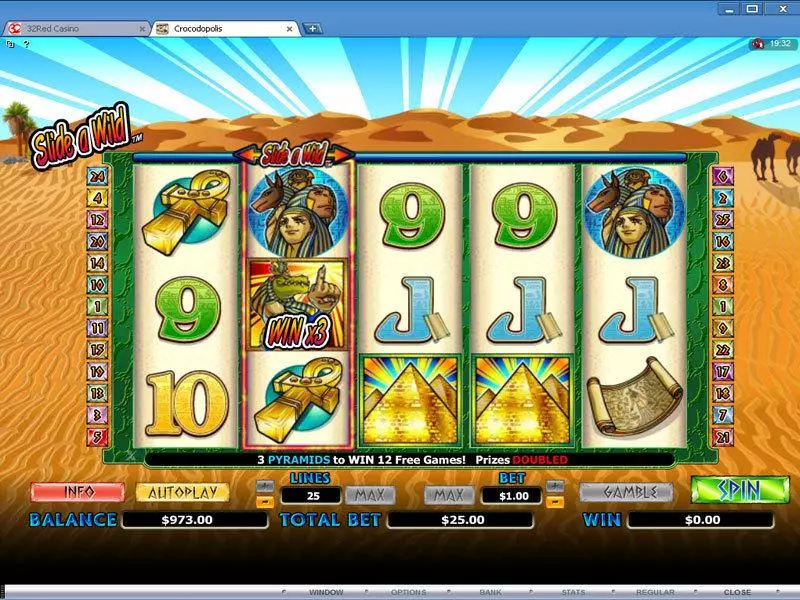Decrease the number of lines with the minus
This screenshot has width=800, height=600.
point(264,501)
